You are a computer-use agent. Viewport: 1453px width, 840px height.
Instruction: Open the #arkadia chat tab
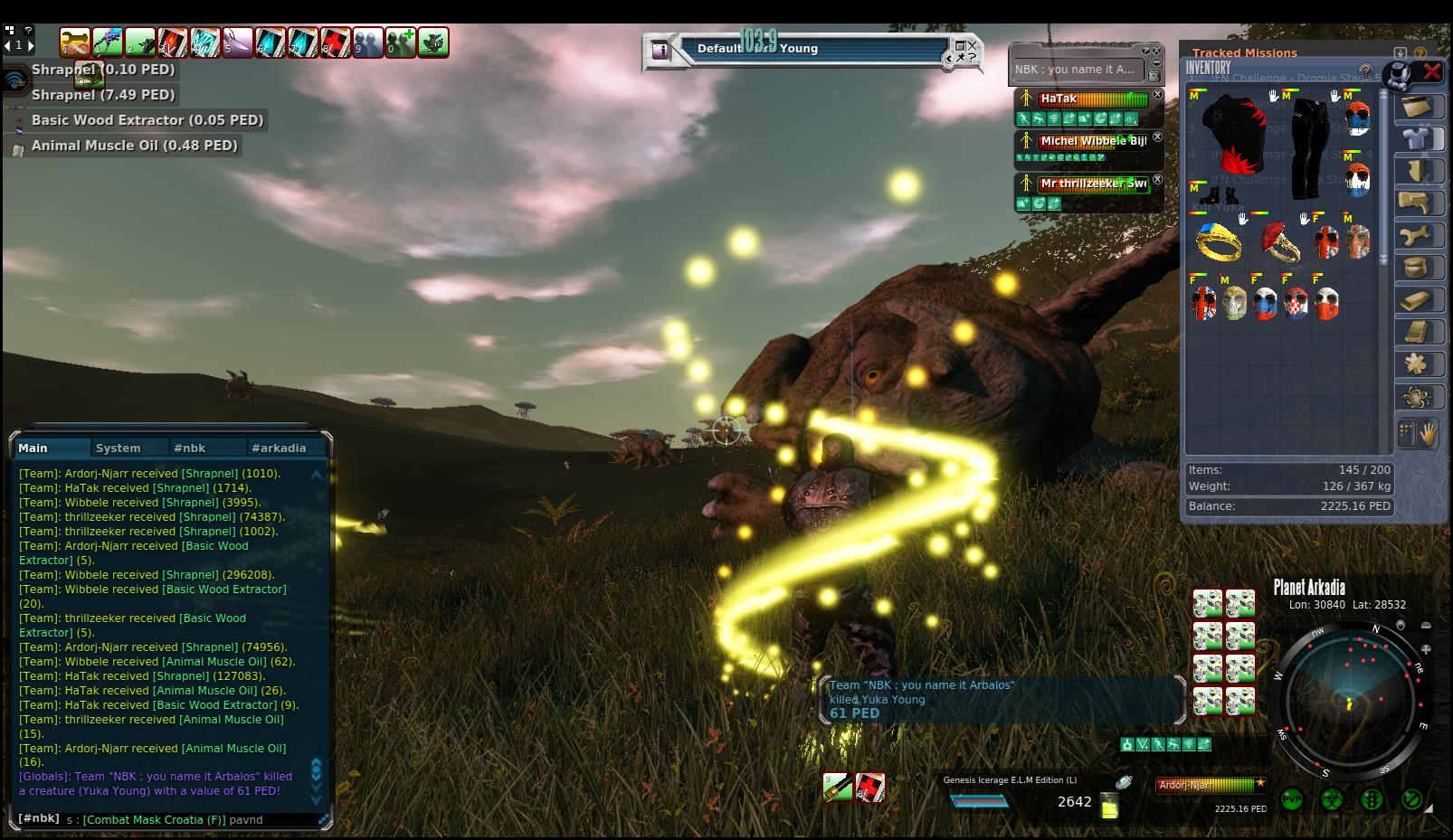pos(279,448)
